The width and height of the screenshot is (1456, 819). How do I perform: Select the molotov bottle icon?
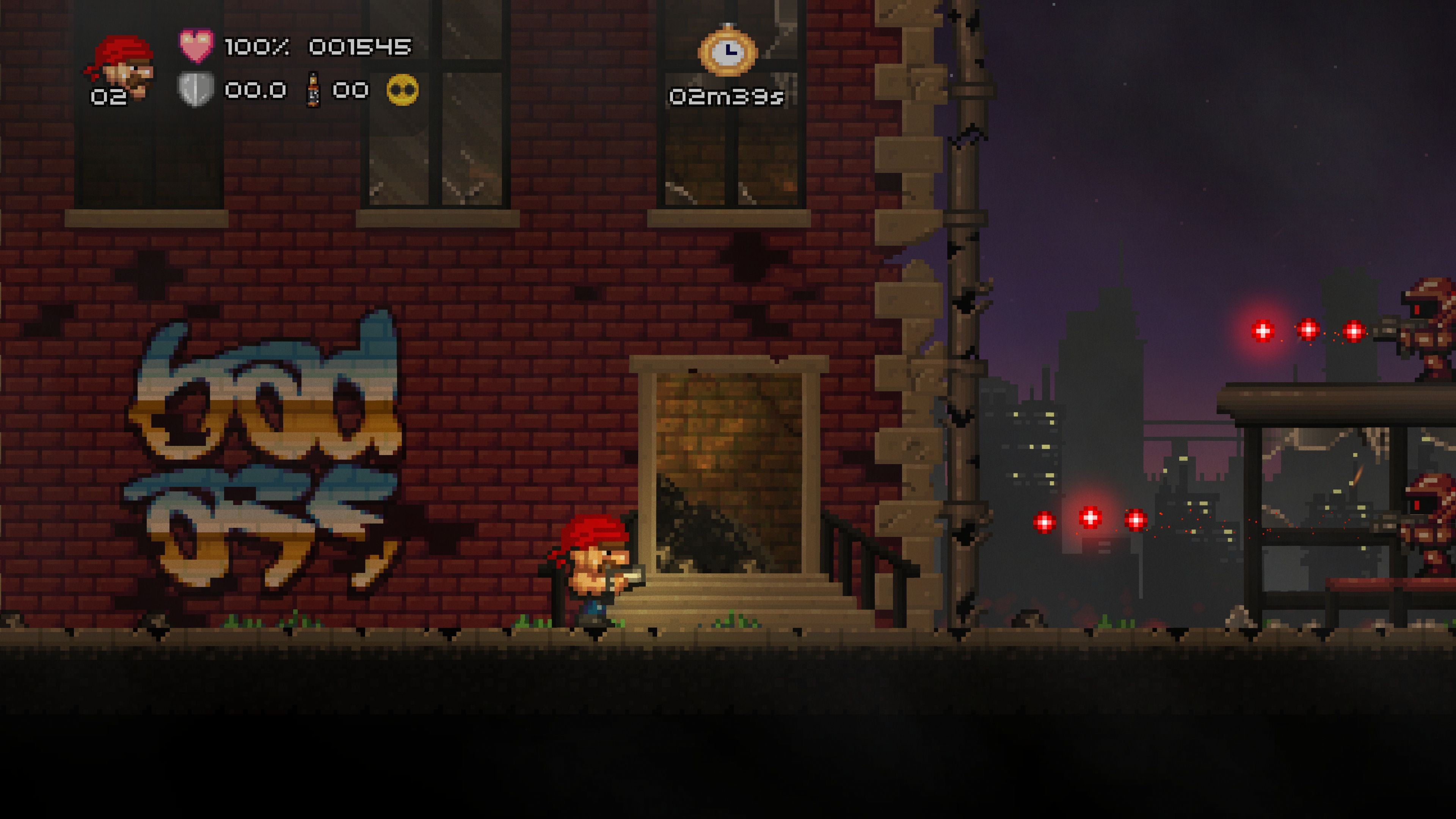coord(312,89)
